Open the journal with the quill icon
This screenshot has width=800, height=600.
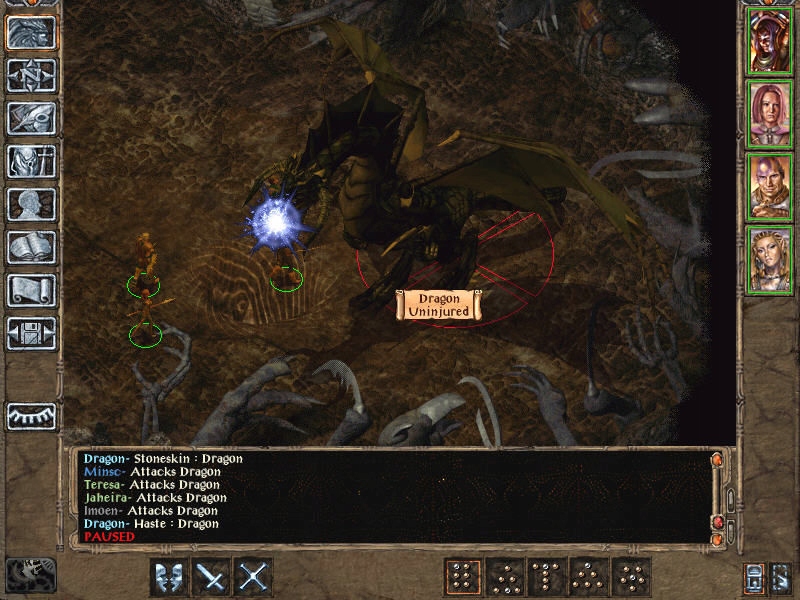[x=32, y=118]
